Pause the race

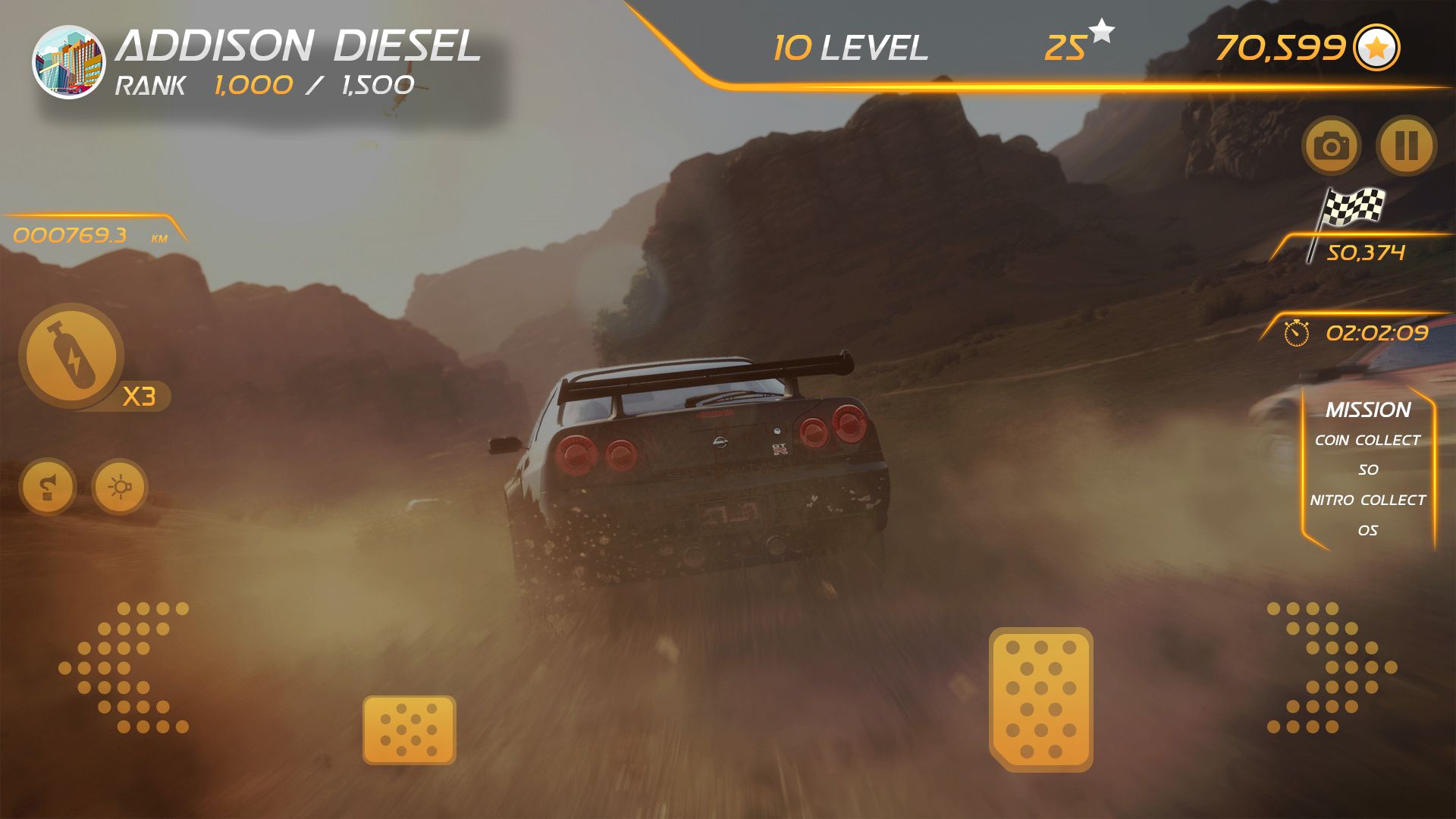(1406, 145)
